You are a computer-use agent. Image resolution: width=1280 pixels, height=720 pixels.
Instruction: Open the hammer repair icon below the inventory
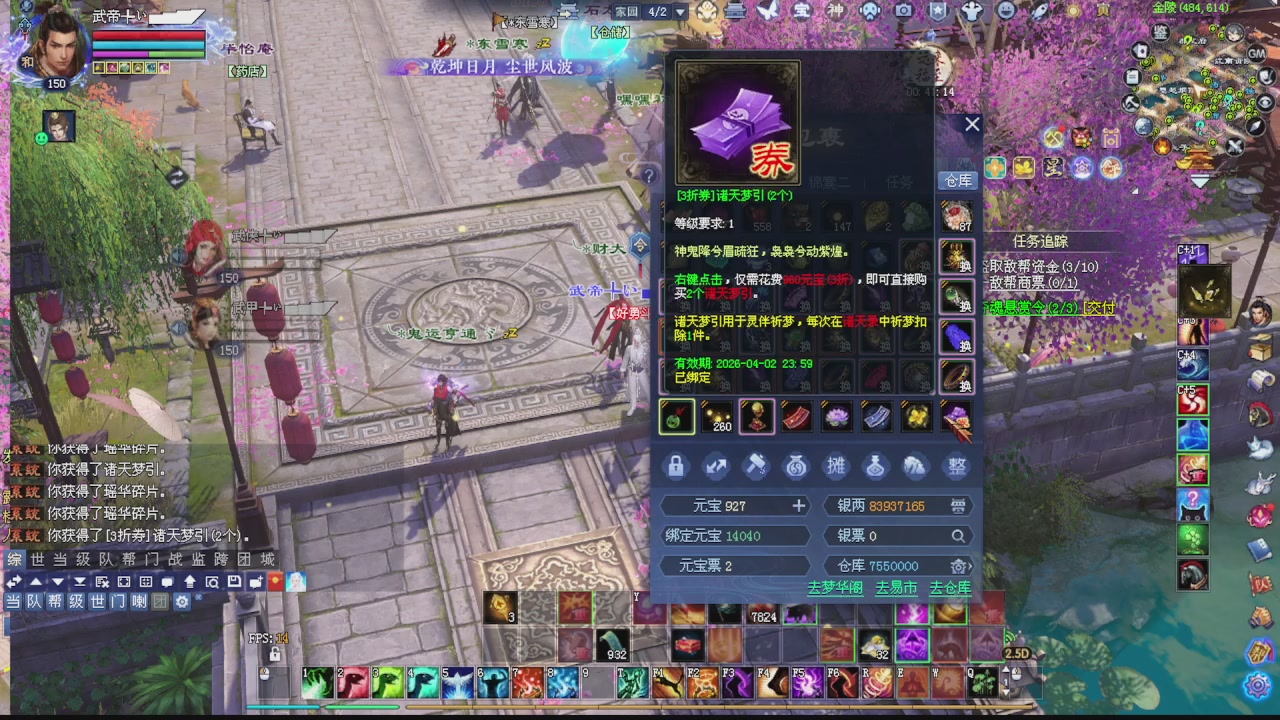point(756,466)
